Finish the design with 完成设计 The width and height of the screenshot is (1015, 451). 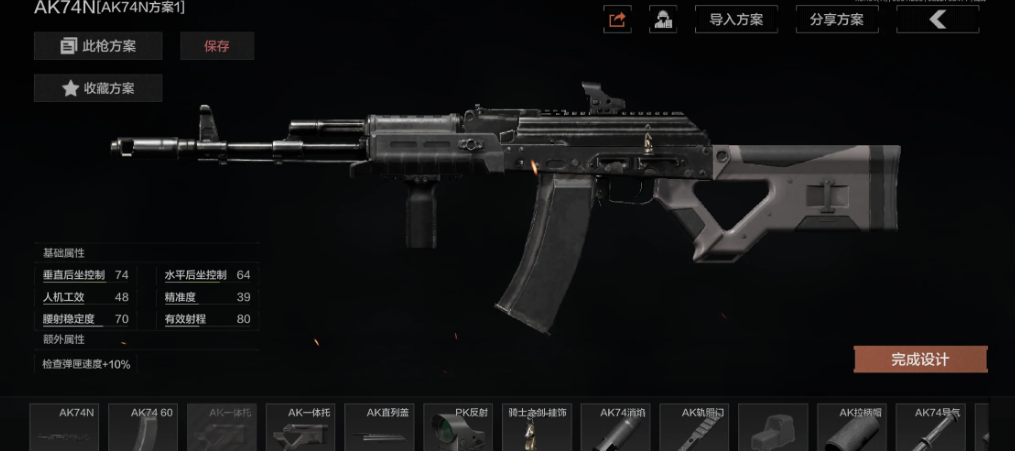coord(920,359)
